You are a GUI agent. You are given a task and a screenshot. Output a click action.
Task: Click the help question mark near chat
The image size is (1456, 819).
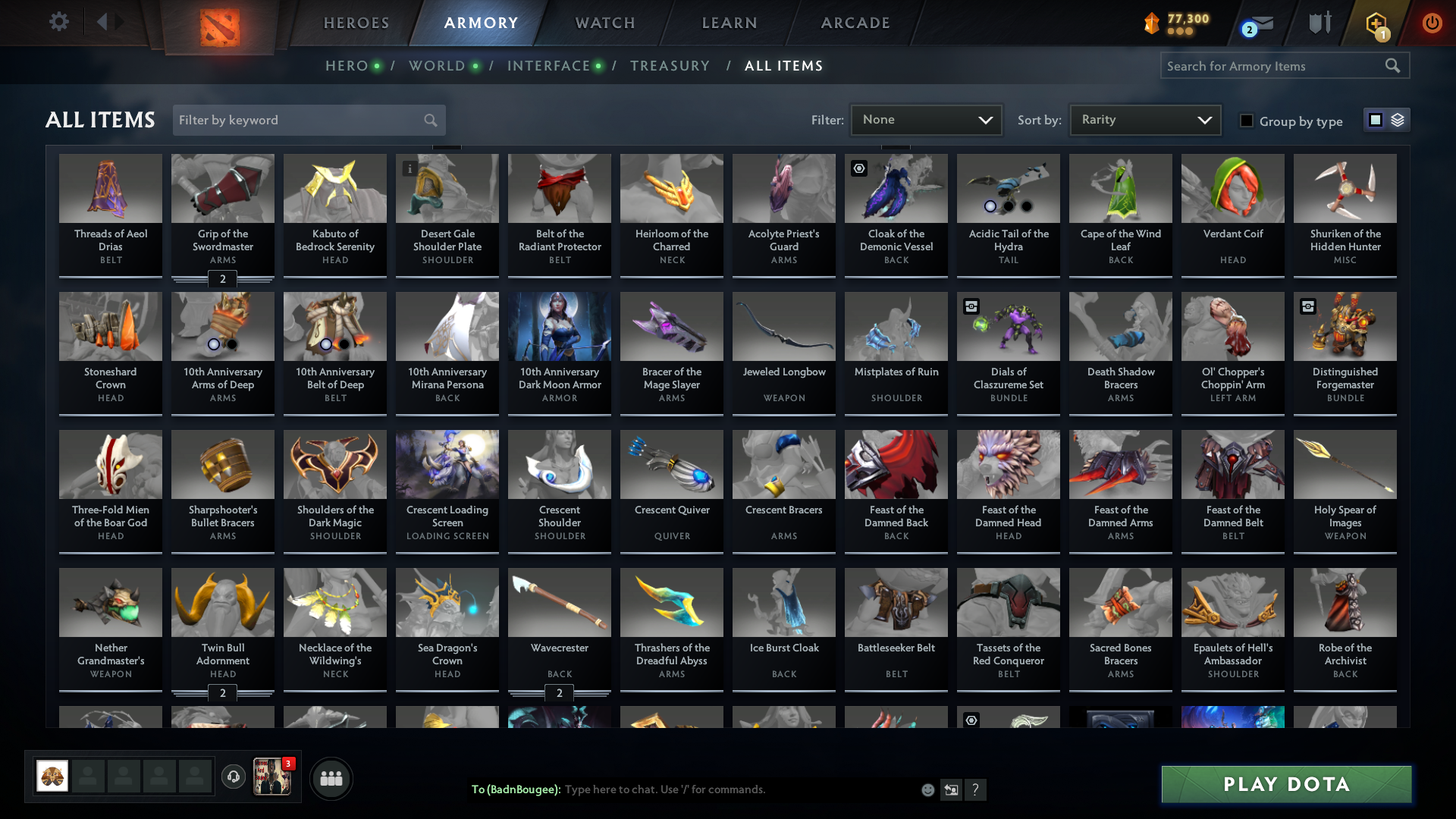[976, 789]
